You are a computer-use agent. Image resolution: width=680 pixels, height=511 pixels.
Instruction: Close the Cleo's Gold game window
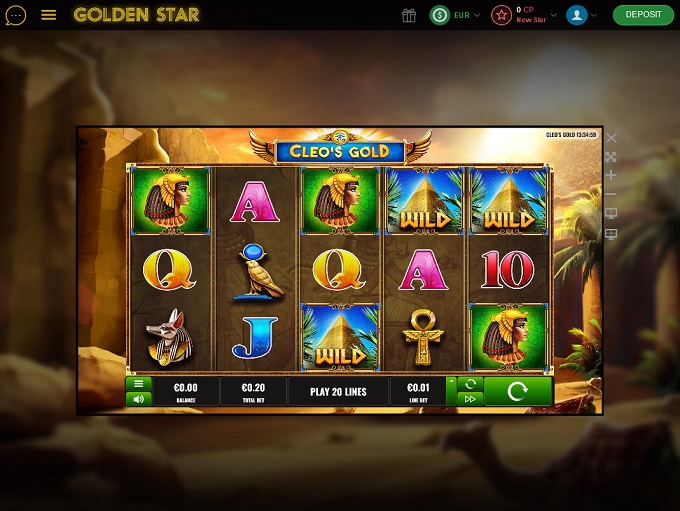pos(612,138)
